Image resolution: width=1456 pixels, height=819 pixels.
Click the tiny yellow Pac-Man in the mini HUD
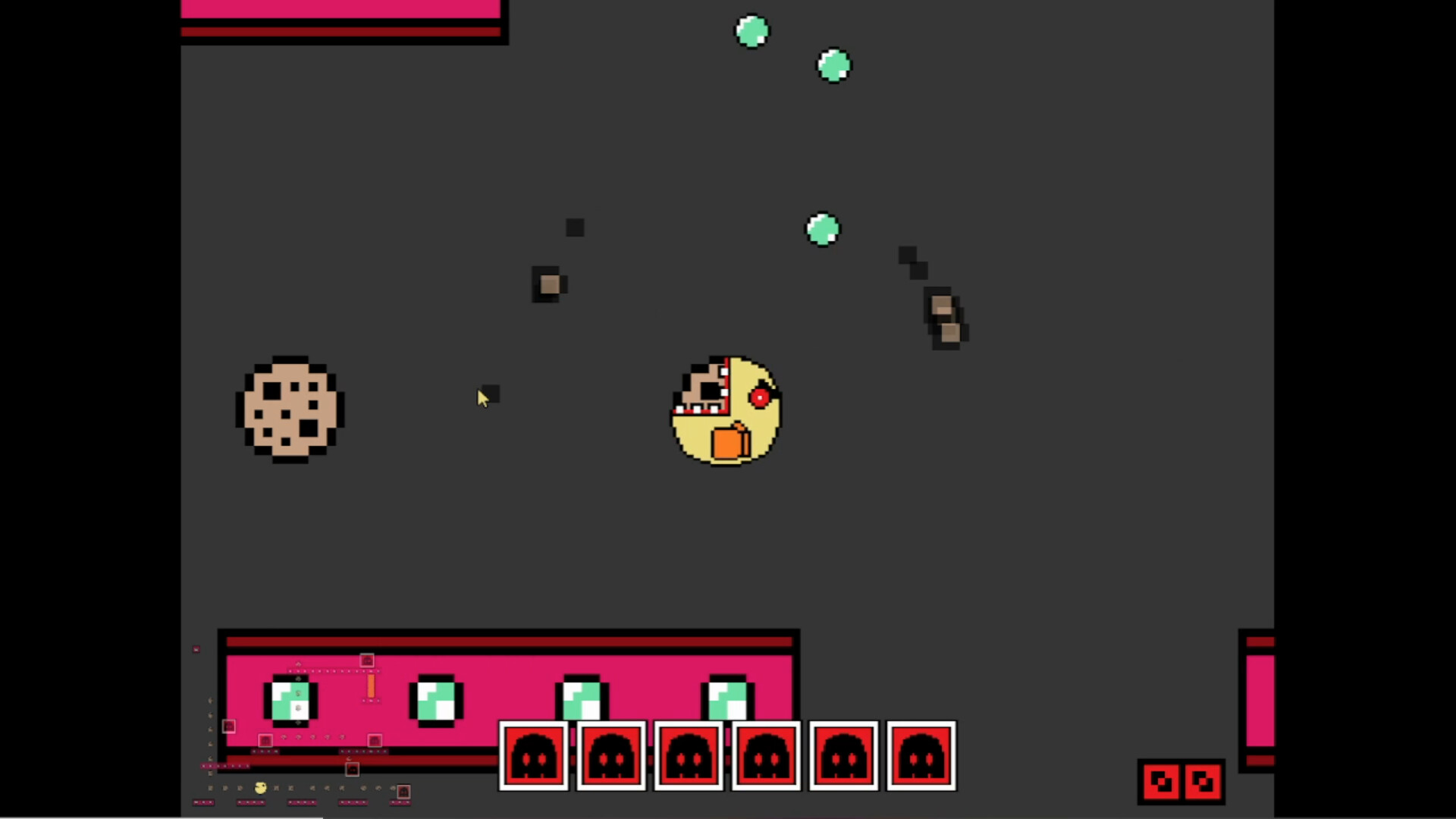coord(260,787)
